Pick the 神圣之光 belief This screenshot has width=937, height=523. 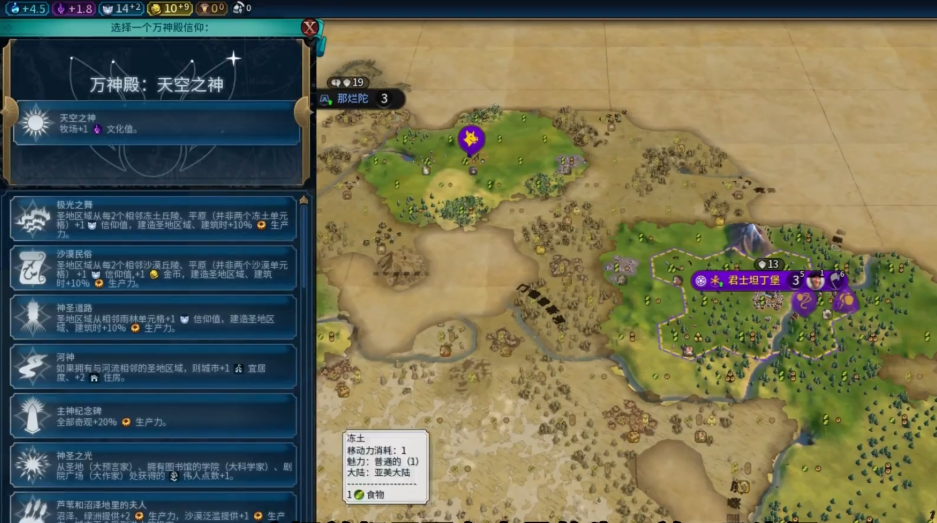click(x=153, y=466)
